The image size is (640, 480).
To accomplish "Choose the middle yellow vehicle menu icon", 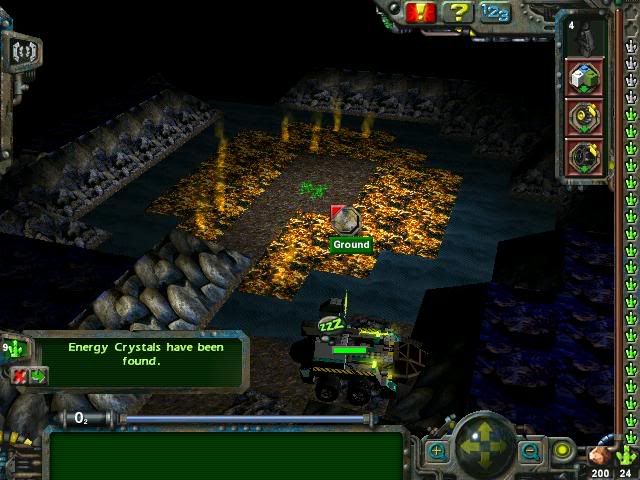I will pyautogui.click(x=585, y=117).
